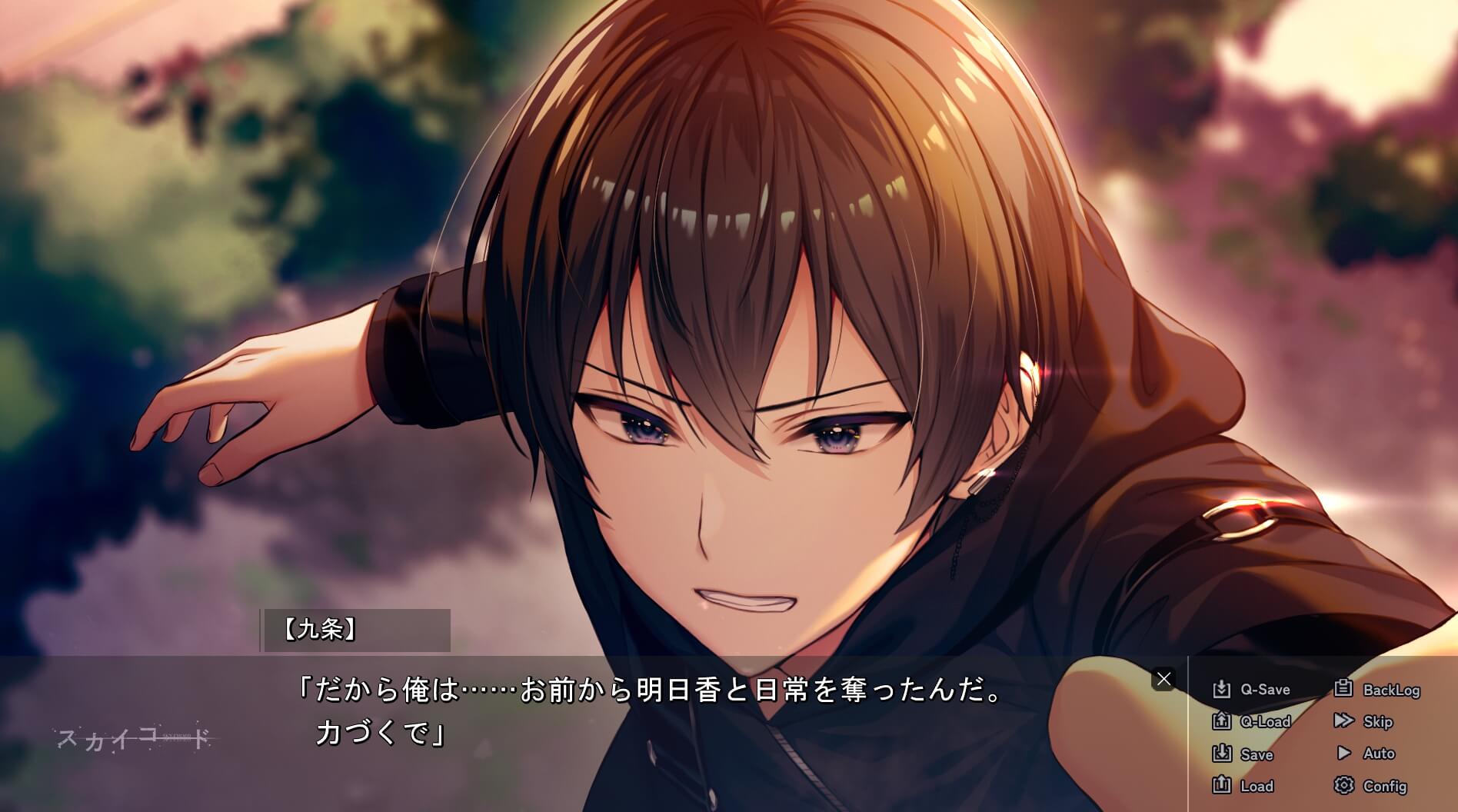Toggle Auto mode by clicking its label

[x=1381, y=754]
